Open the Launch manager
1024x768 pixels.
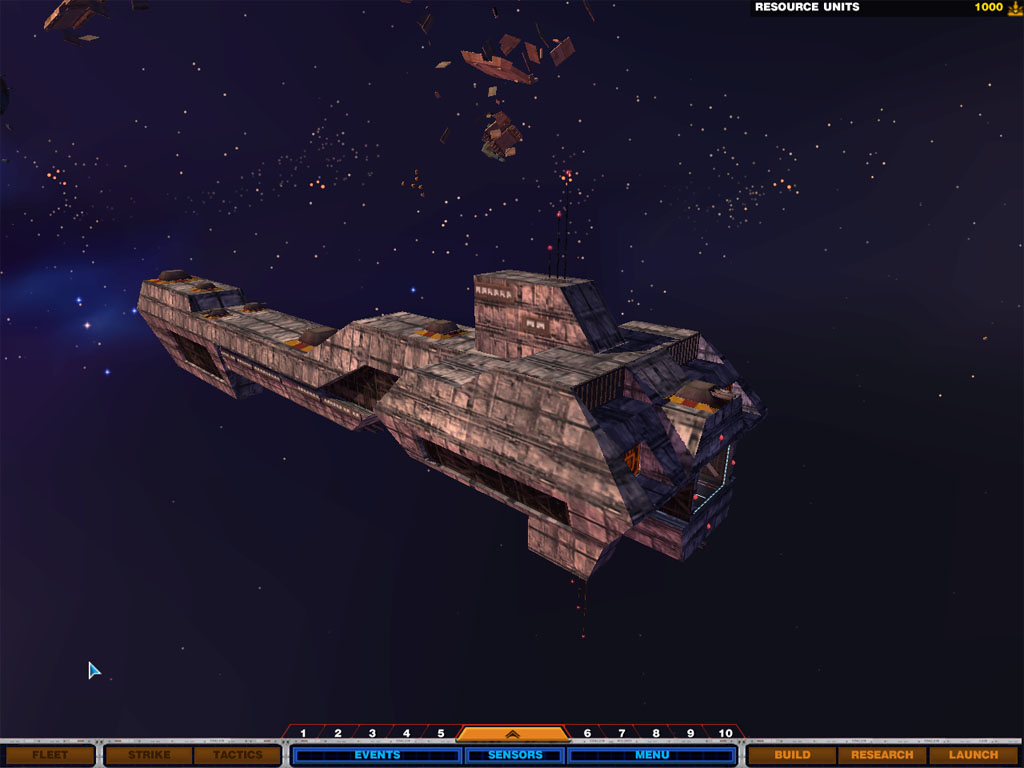pos(973,755)
